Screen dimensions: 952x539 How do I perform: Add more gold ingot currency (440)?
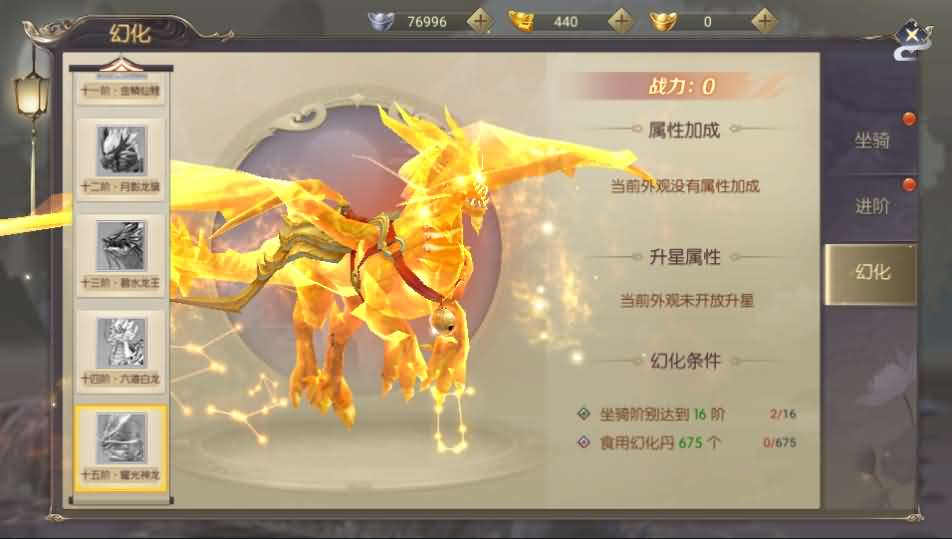click(621, 21)
